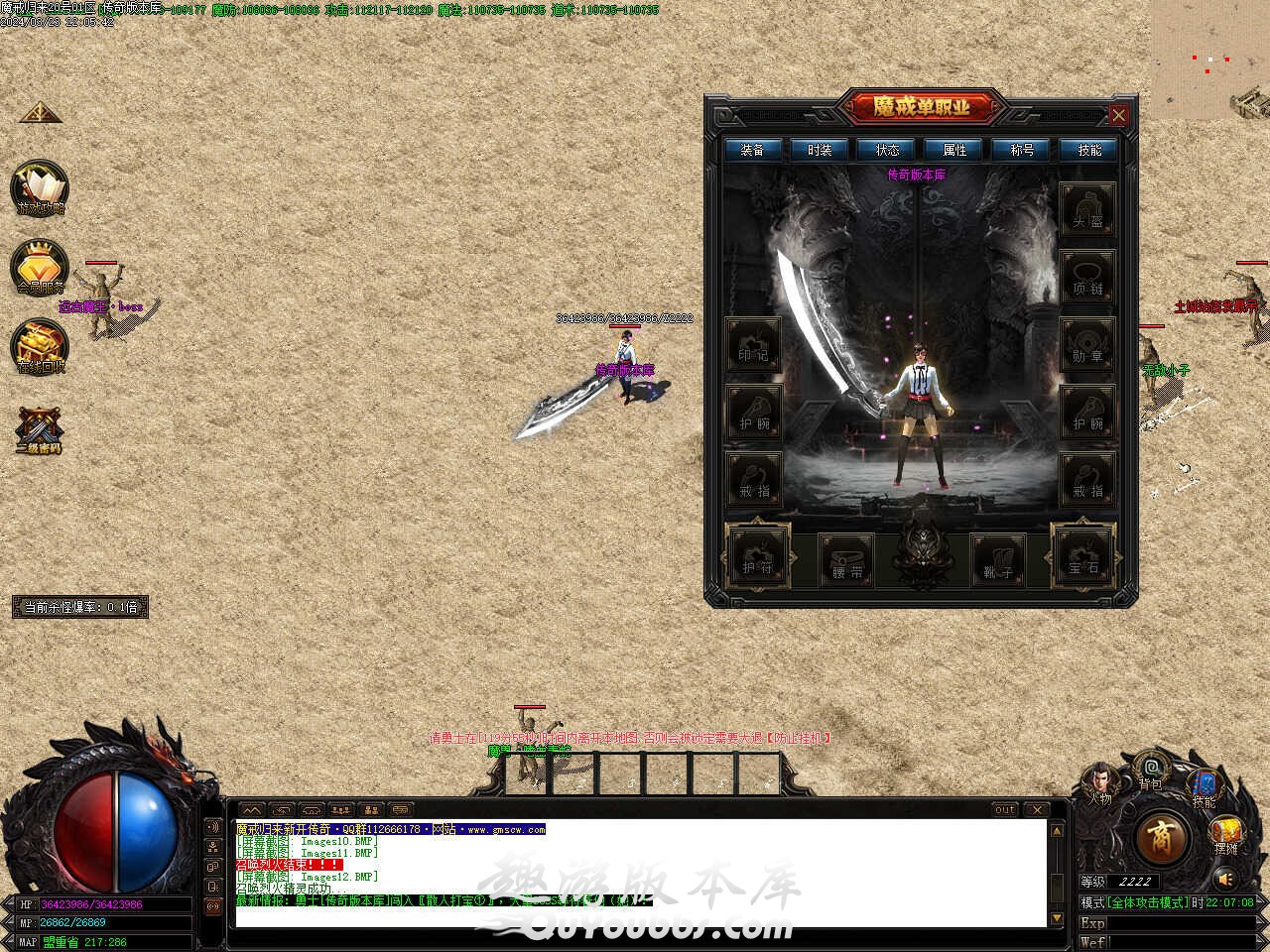The image size is (1270, 952).
Task: Close the character equipment window
Action: coord(1118,115)
